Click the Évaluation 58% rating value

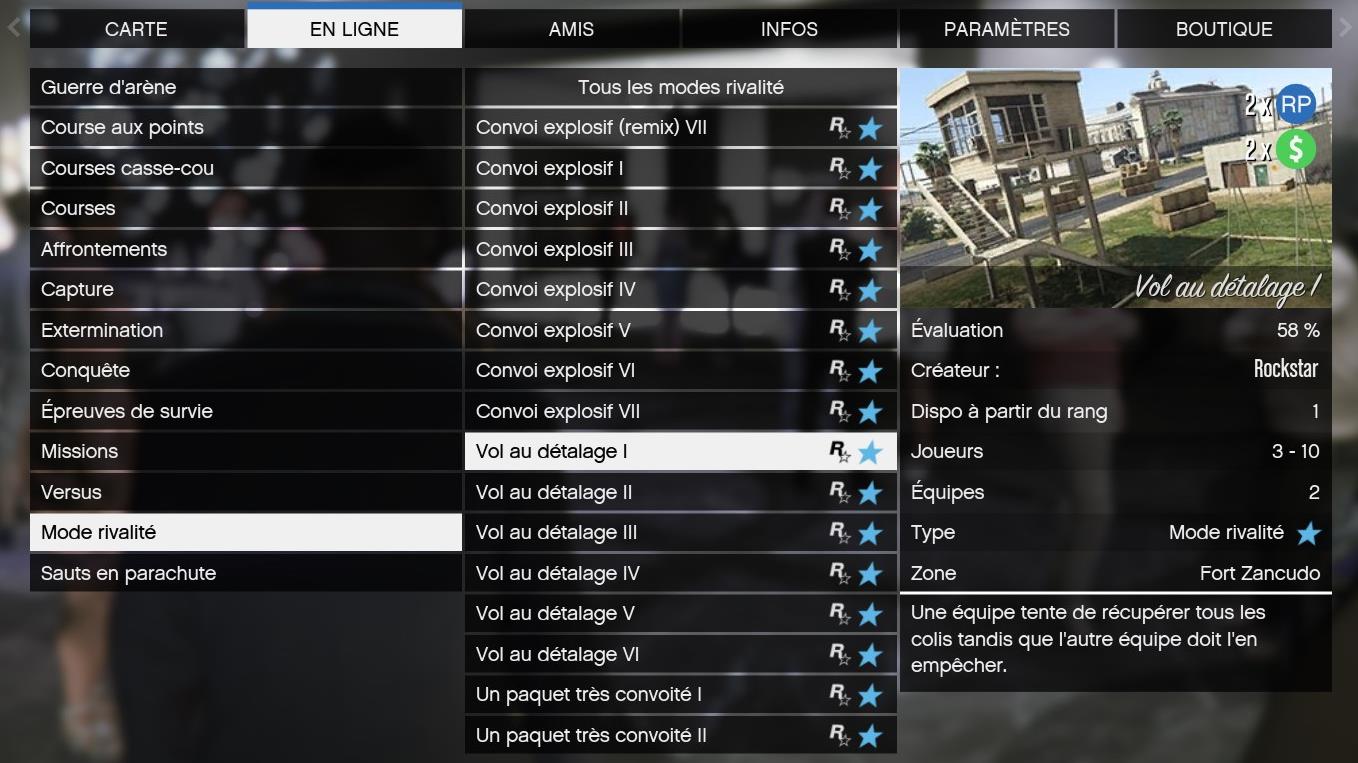coord(1300,330)
